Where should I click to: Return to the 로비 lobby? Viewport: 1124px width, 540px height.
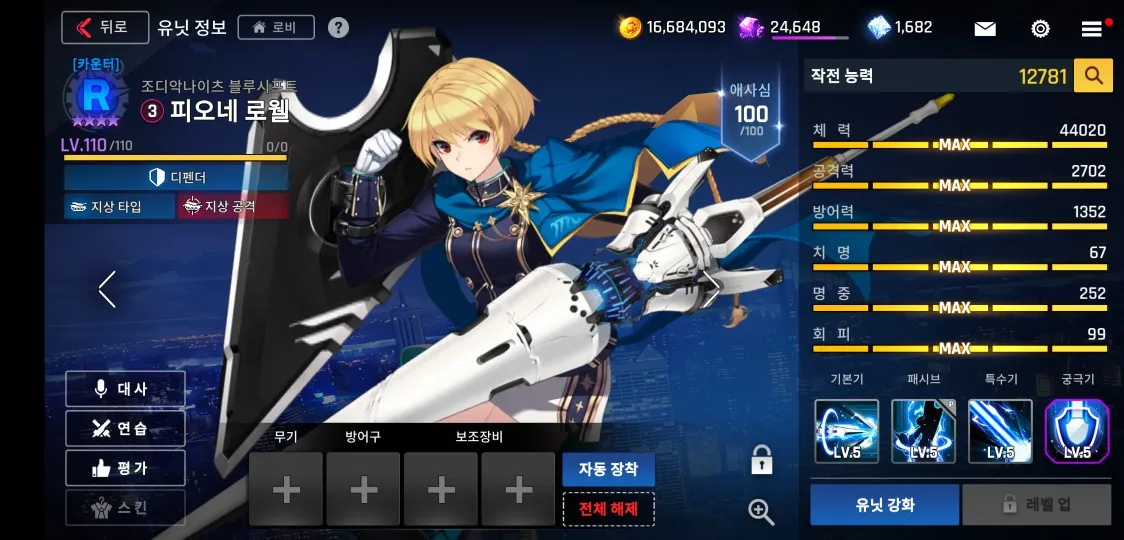coord(276,27)
